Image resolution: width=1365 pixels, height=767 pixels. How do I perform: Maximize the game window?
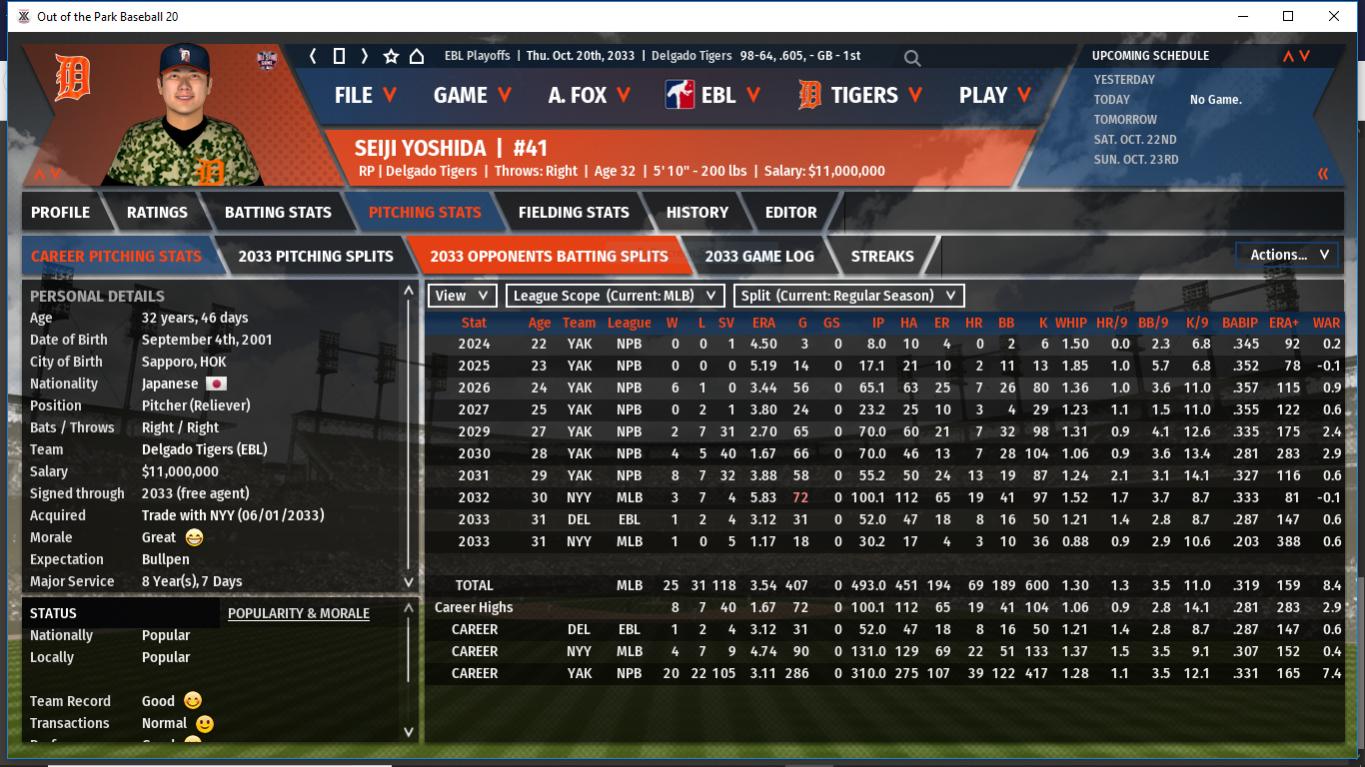tap(1288, 16)
